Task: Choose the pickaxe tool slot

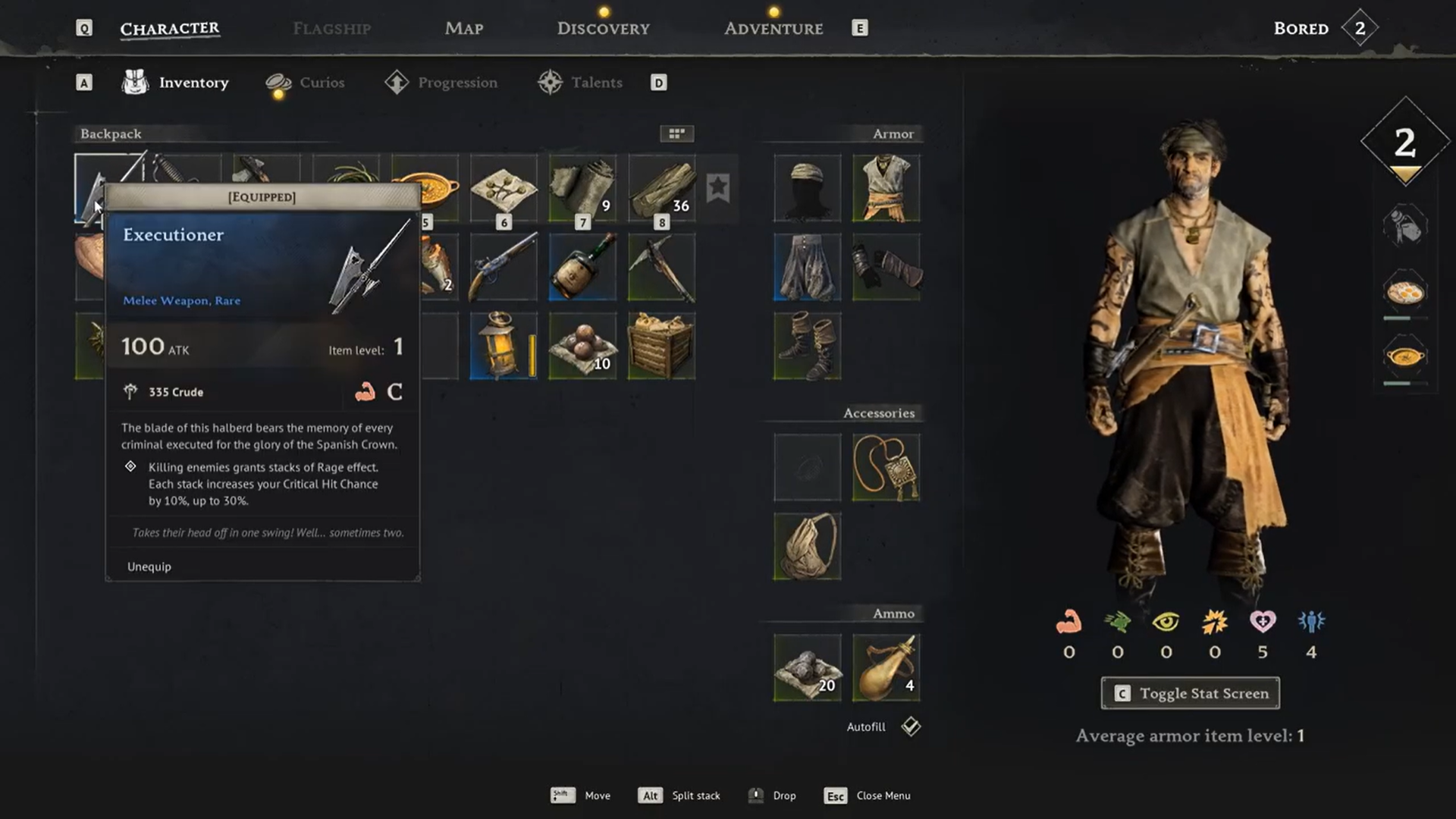Action: [x=661, y=267]
